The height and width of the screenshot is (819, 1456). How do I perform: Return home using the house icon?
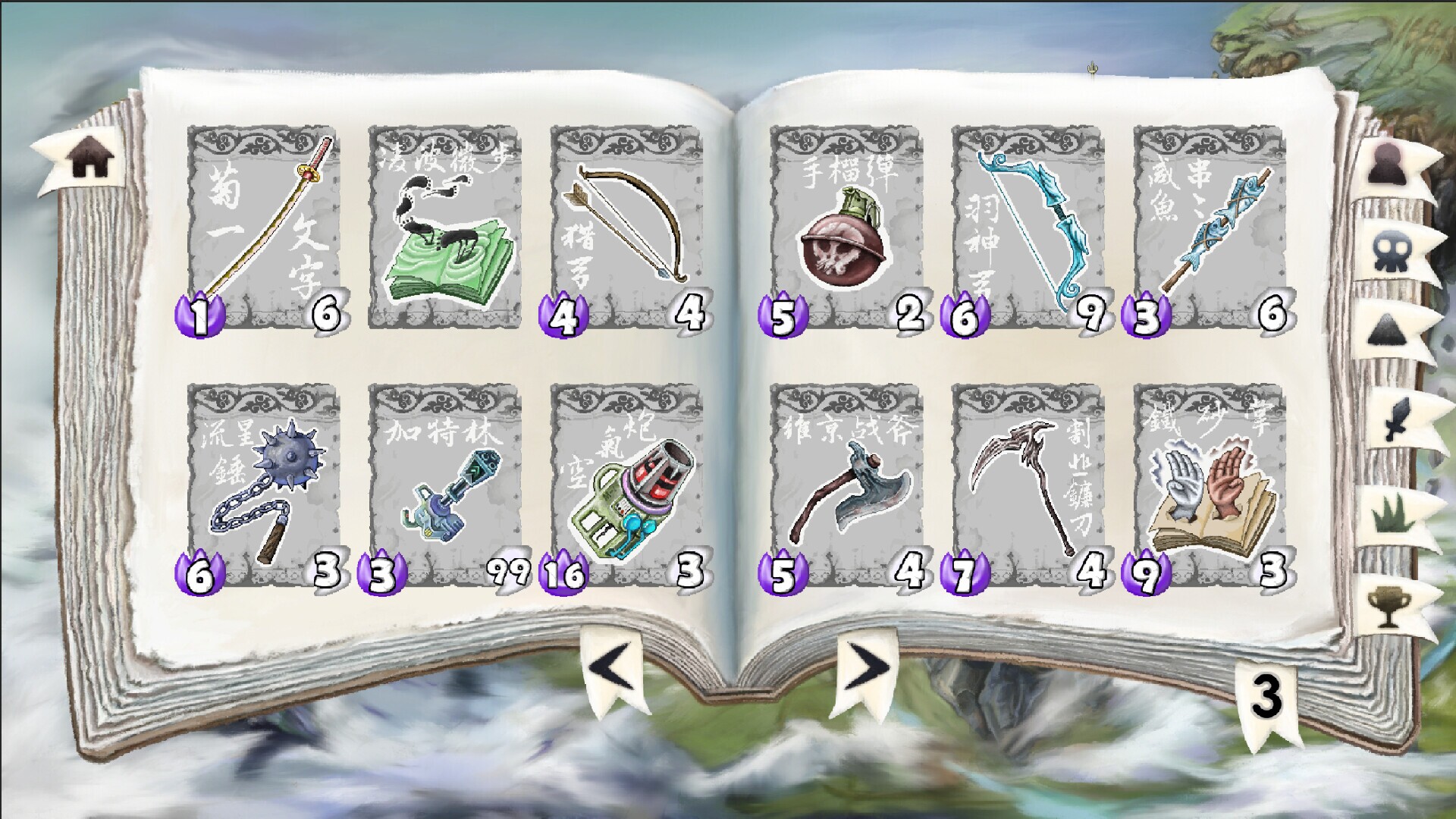pyautogui.click(x=89, y=155)
